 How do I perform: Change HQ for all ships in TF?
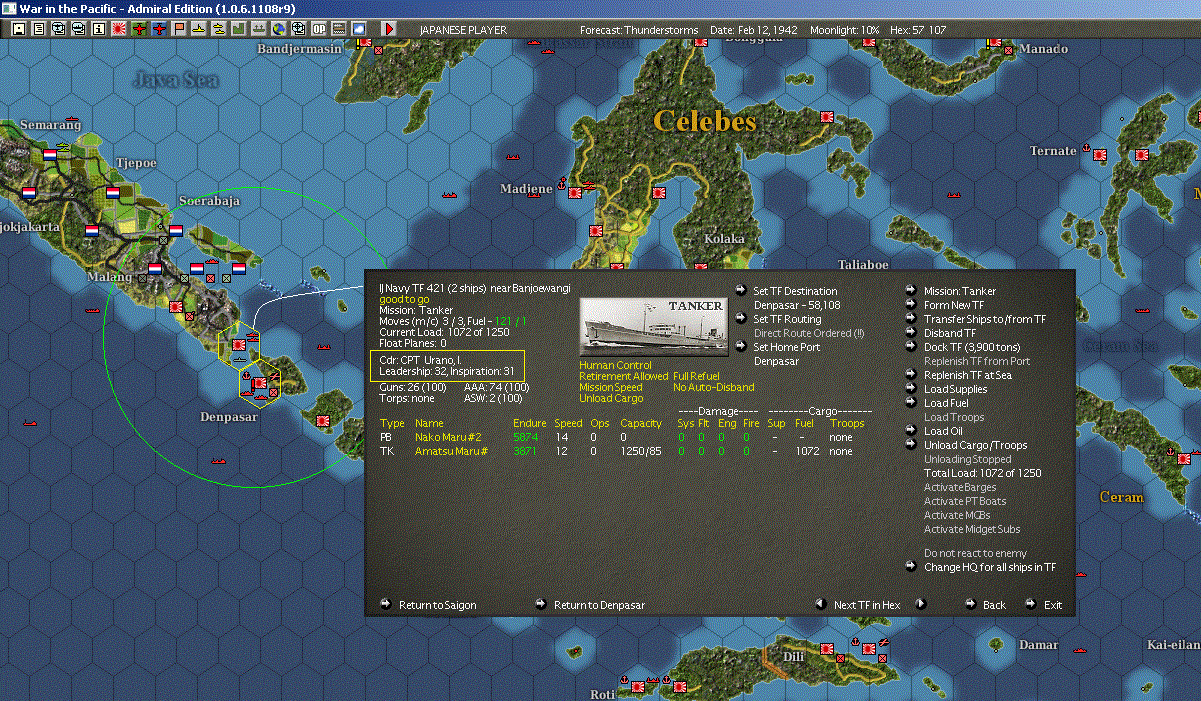point(989,567)
